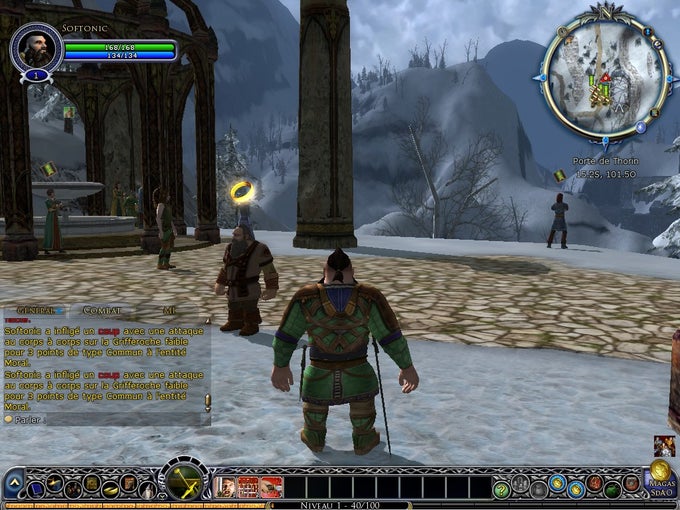Use the shouting face skill slot
The height and width of the screenshot is (510, 680).
click(x=225, y=487)
